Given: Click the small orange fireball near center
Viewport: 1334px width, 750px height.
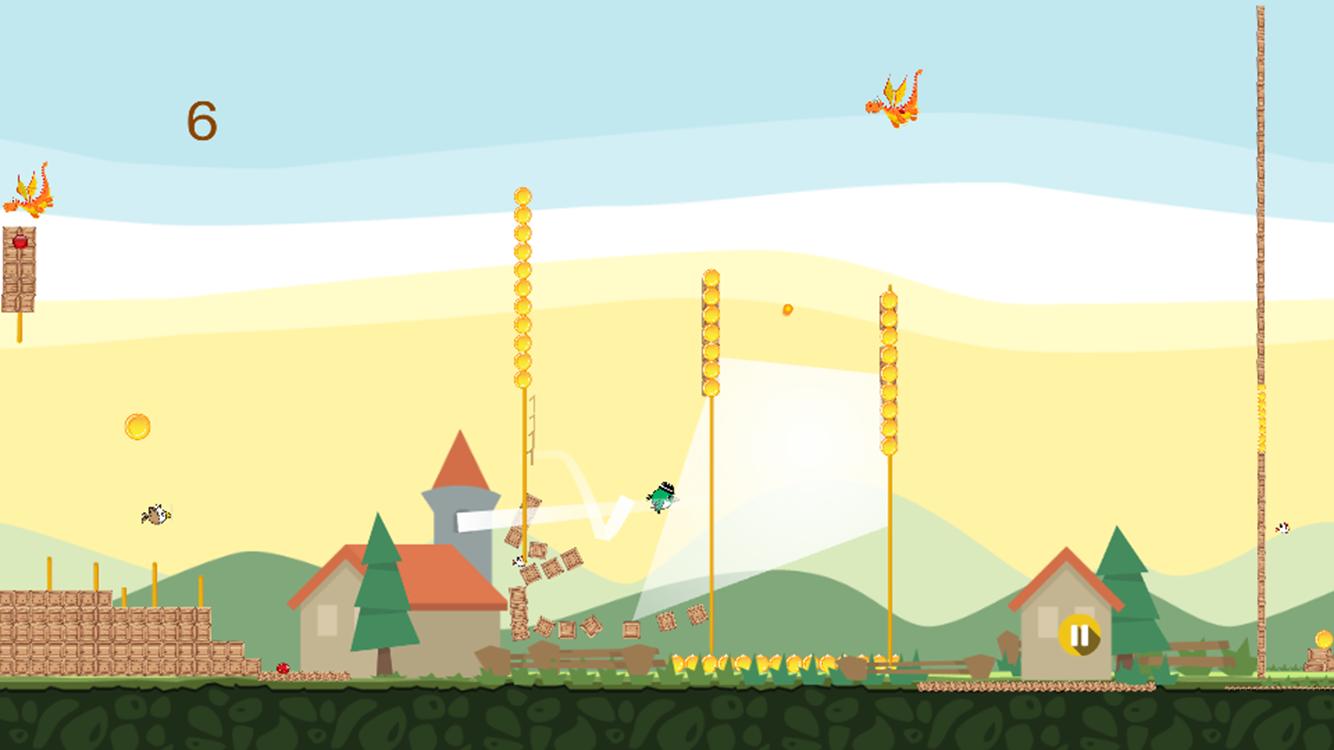Looking at the screenshot, I should point(786,311).
